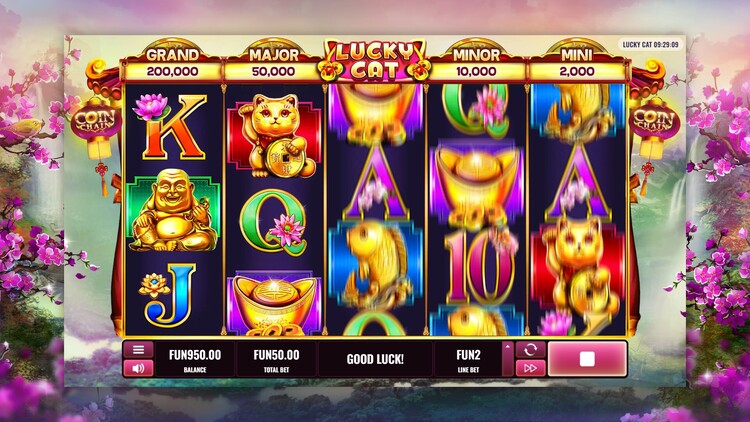The image size is (750, 422).
Task: Enable autoplay with circular arrows button
Action: [530, 350]
